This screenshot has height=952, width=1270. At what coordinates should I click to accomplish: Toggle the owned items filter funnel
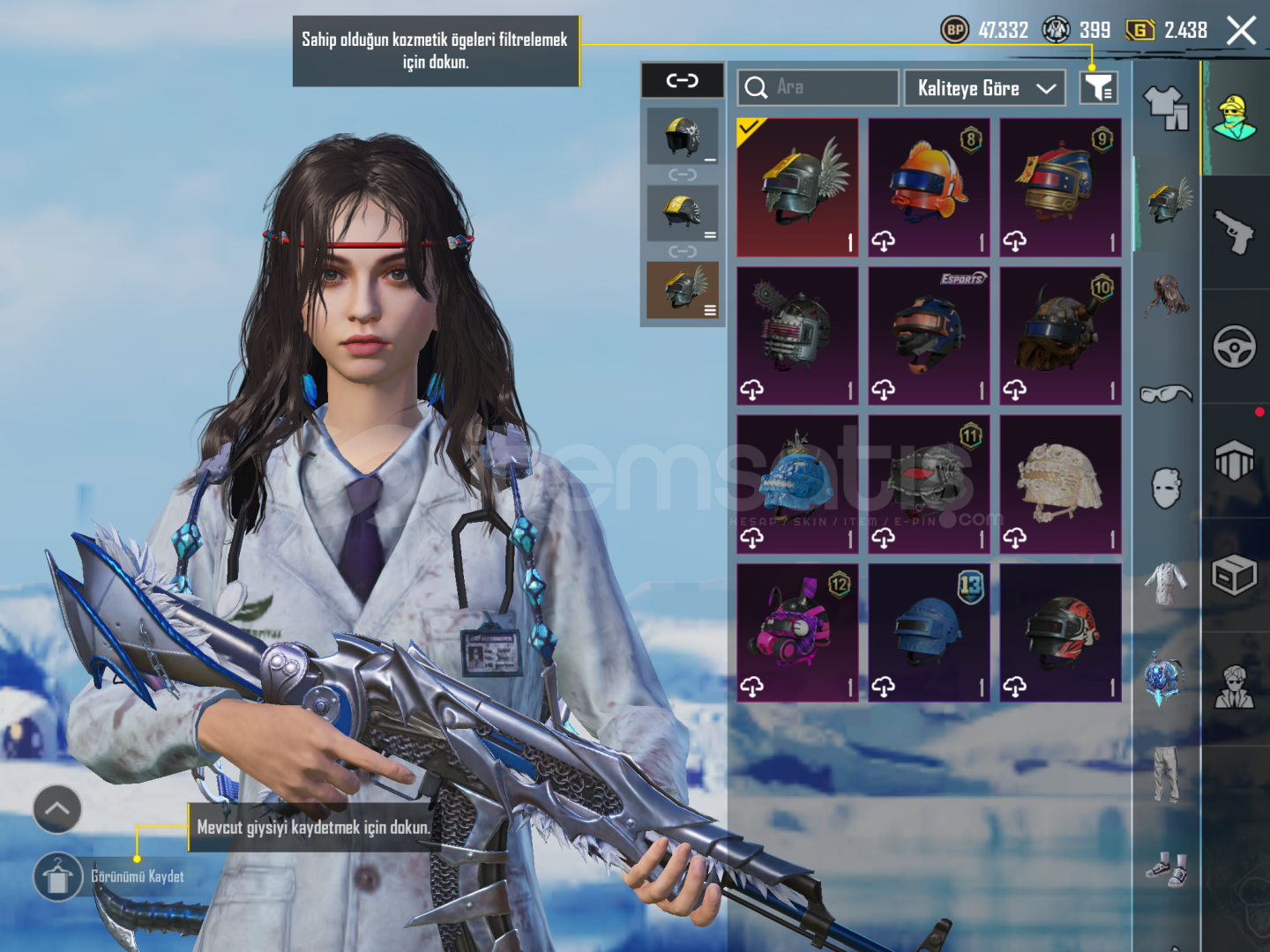coord(1099,87)
